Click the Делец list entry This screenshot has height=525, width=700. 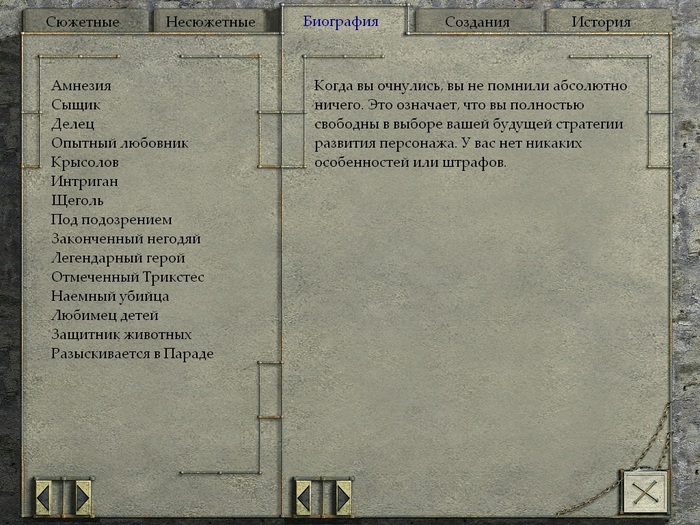(x=73, y=124)
